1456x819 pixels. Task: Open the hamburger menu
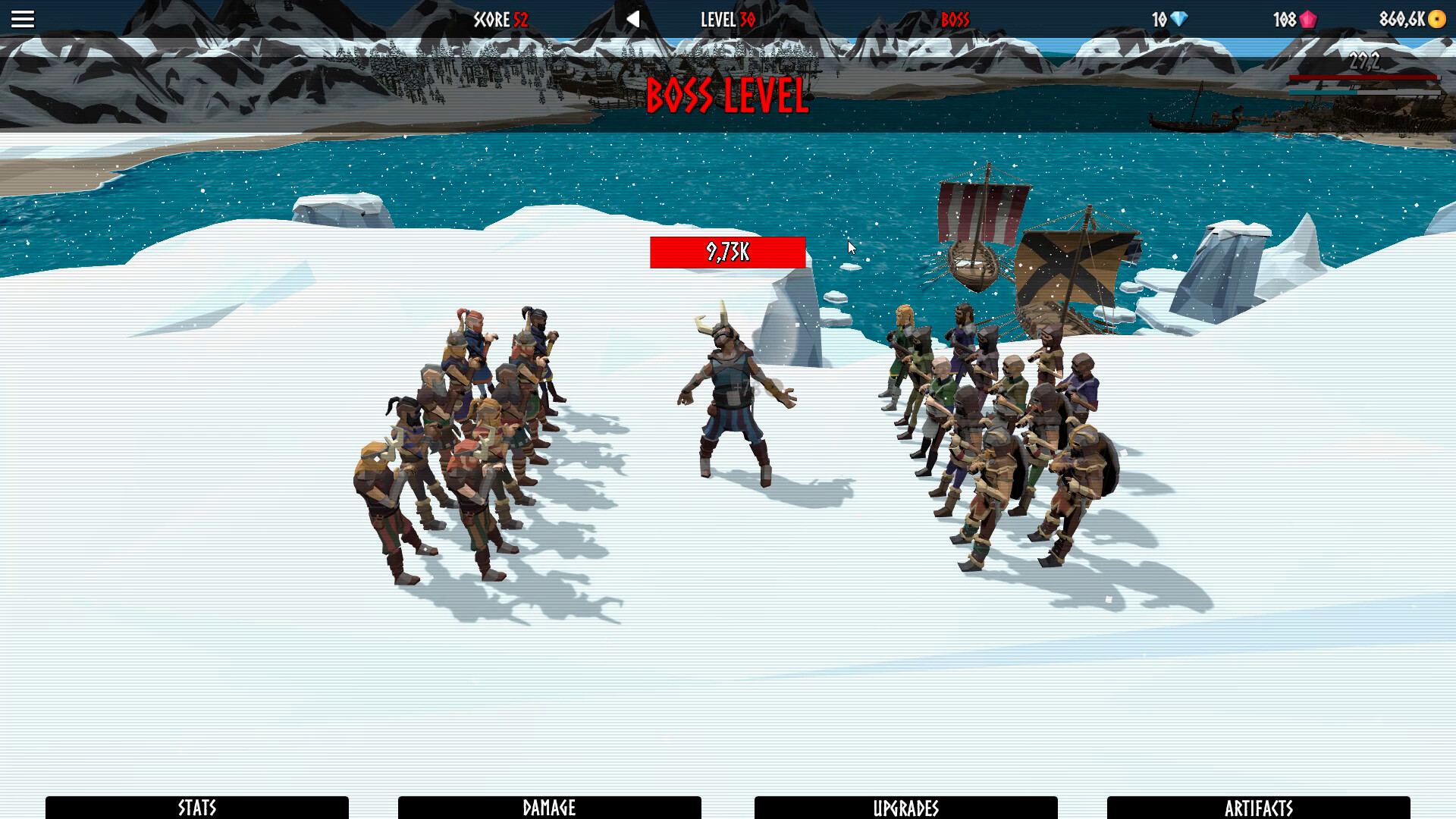click(x=23, y=18)
